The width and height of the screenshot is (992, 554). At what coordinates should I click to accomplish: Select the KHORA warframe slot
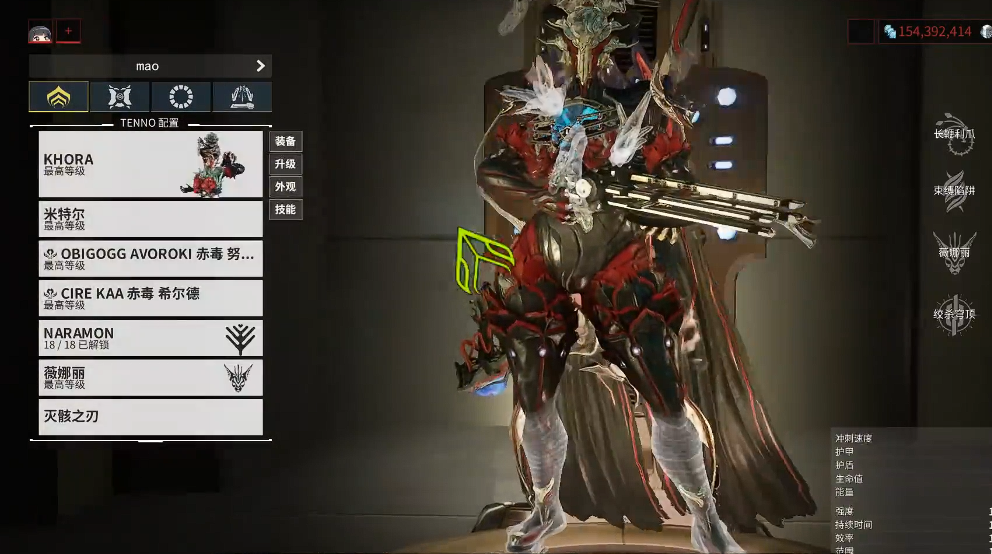coord(150,164)
